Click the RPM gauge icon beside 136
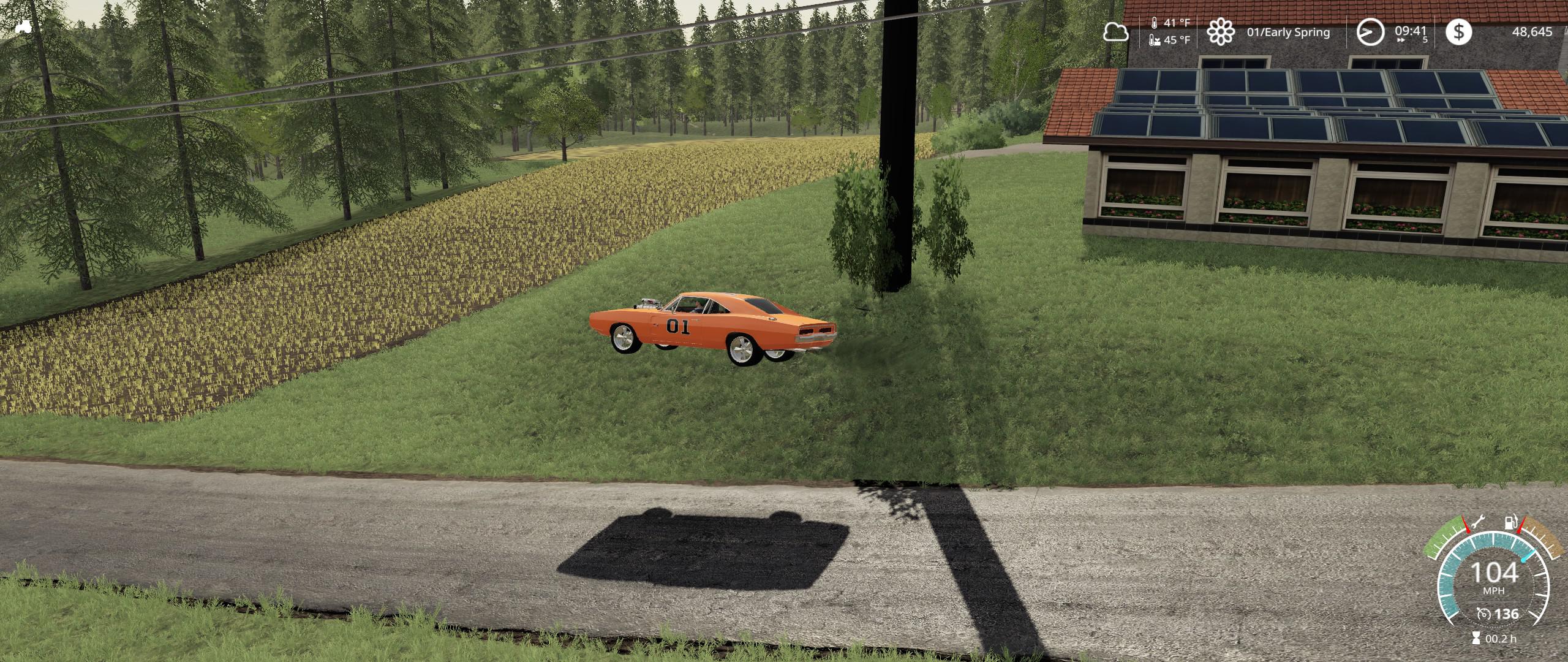 1484,614
